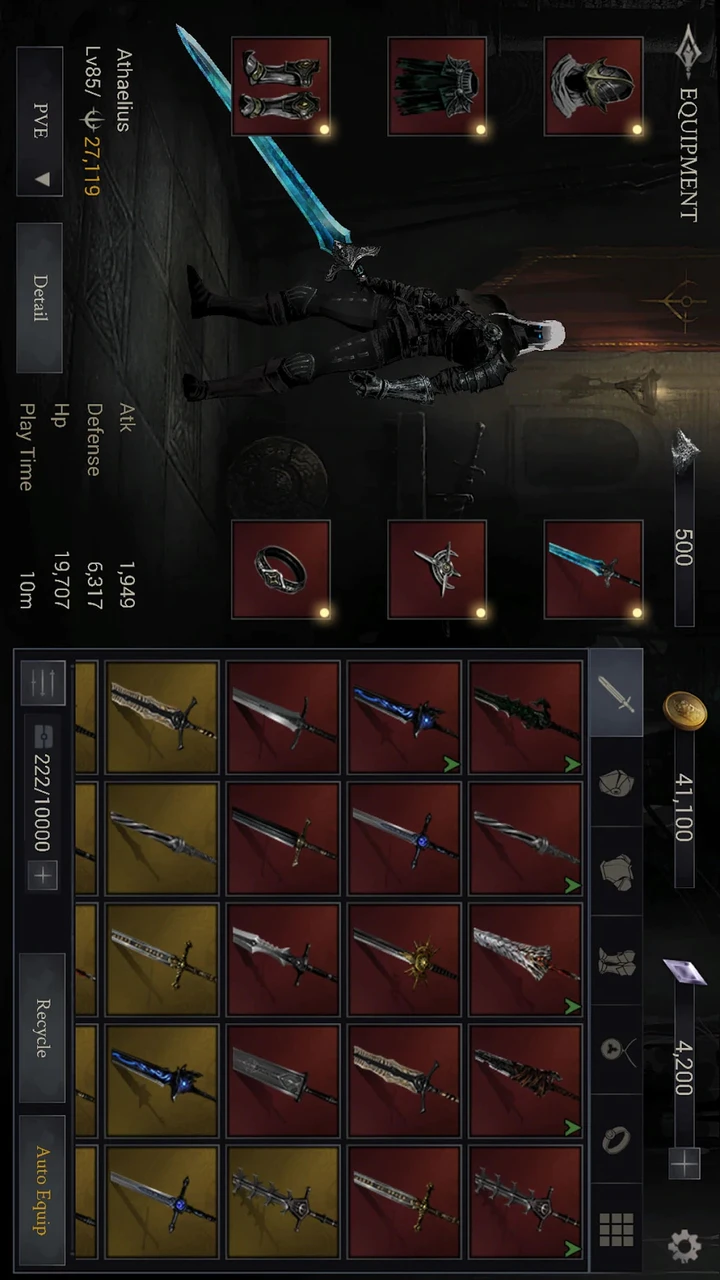The image size is (720, 1280).
Task: Select the equipped ring slot
Action: [x=281, y=569]
